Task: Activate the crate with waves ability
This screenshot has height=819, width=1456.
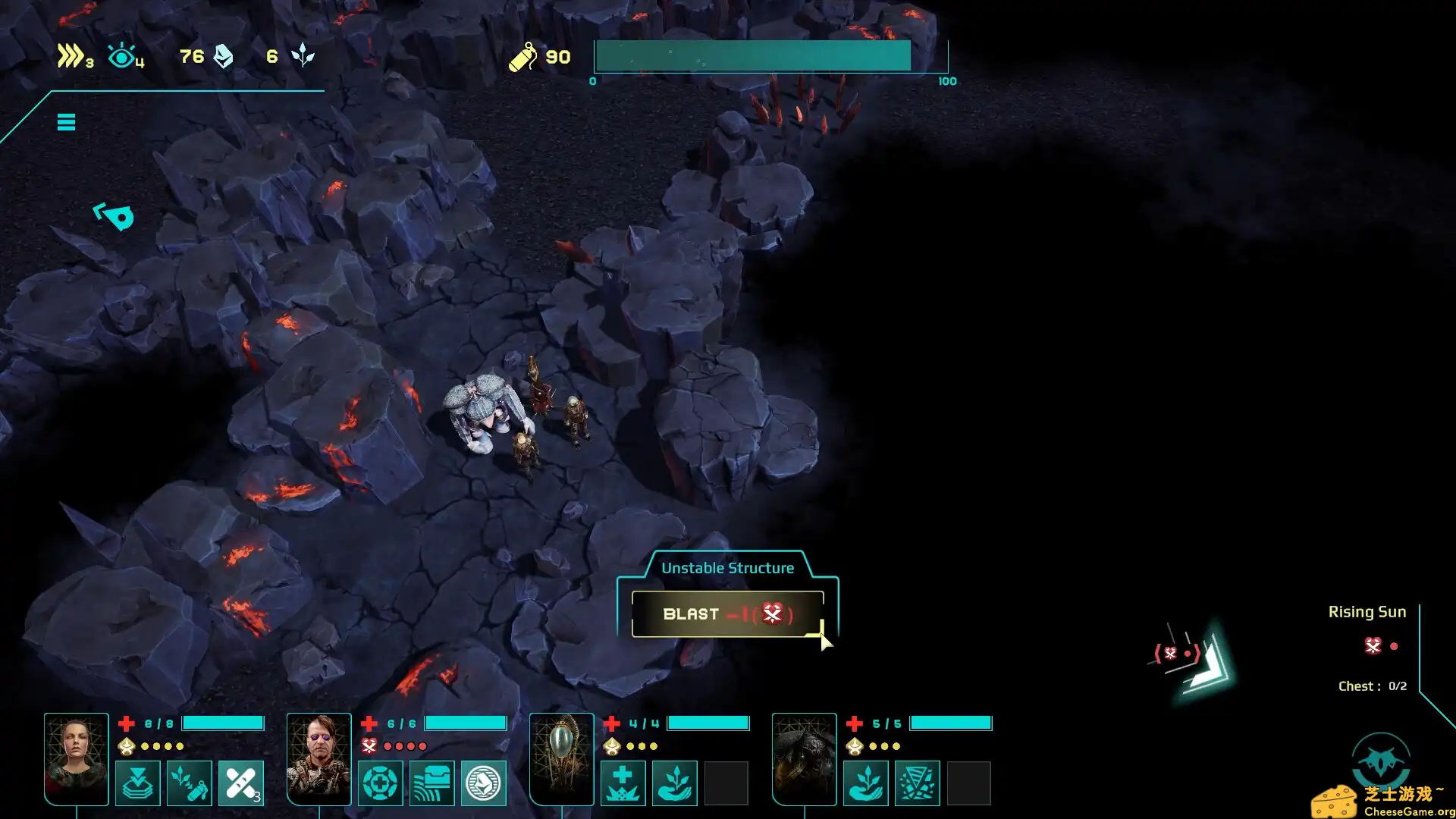Action: click(432, 783)
